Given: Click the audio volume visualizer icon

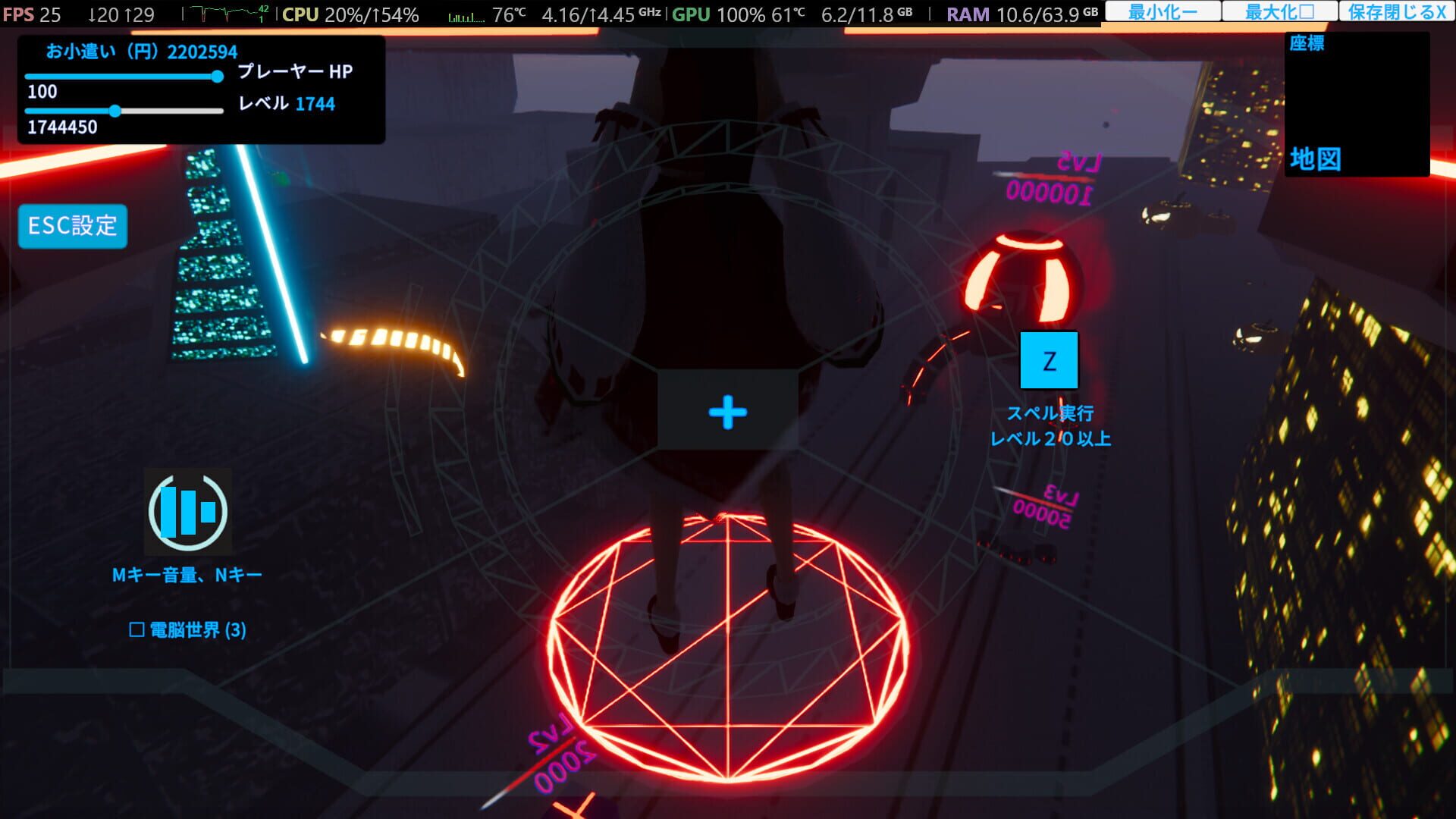Looking at the screenshot, I should 188,511.
